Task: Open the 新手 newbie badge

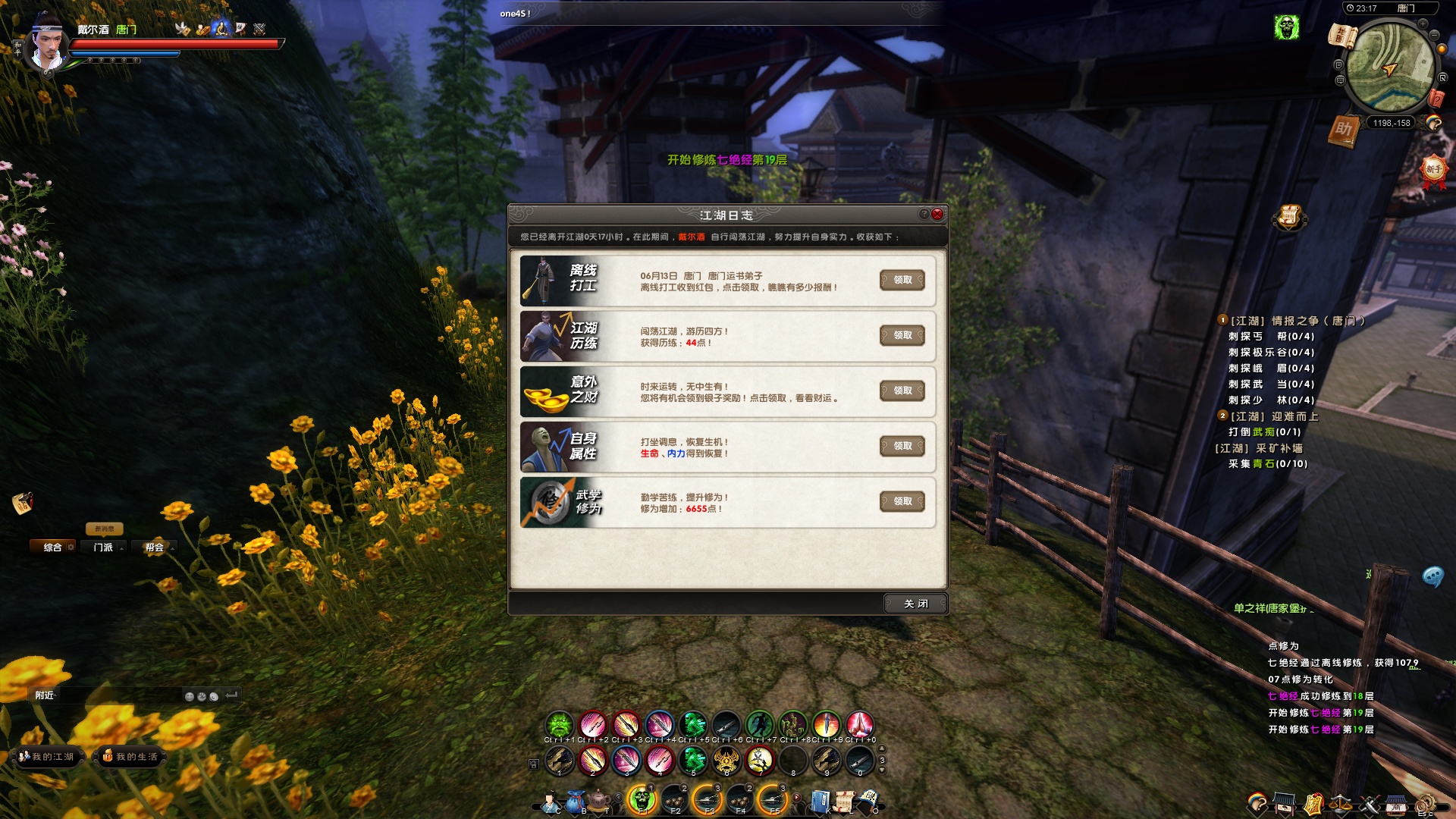Action: (1432, 169)
